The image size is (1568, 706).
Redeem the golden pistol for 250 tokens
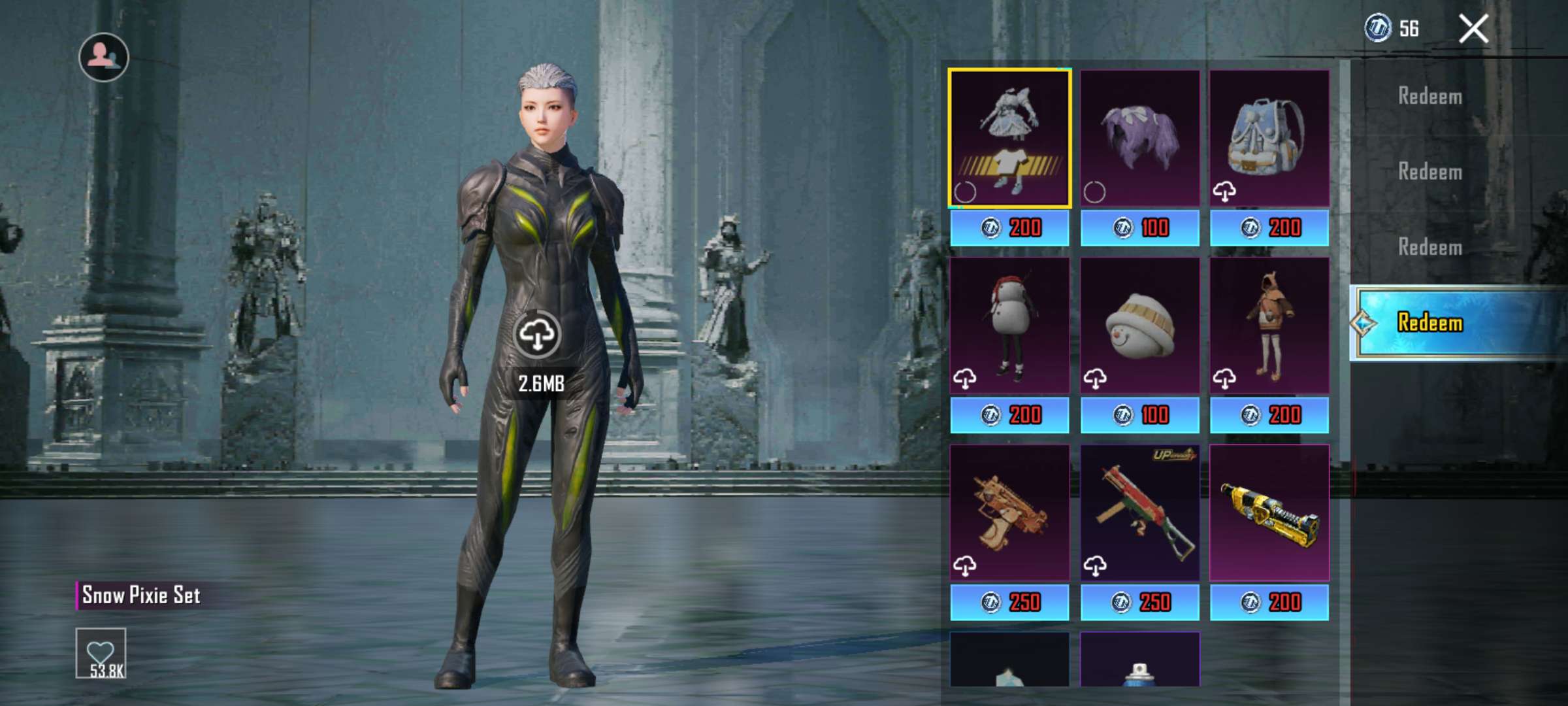click(x=1009, y=602)
